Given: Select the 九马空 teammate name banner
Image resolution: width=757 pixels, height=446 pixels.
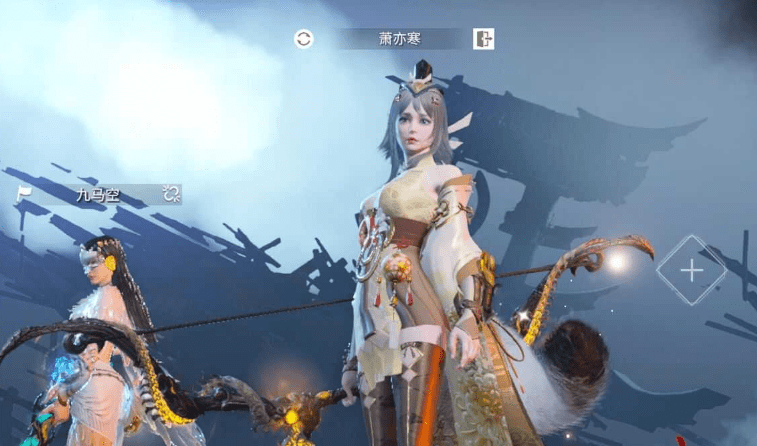Looking at the screenshot, I should pyautogui.click(x=98, y=195).
